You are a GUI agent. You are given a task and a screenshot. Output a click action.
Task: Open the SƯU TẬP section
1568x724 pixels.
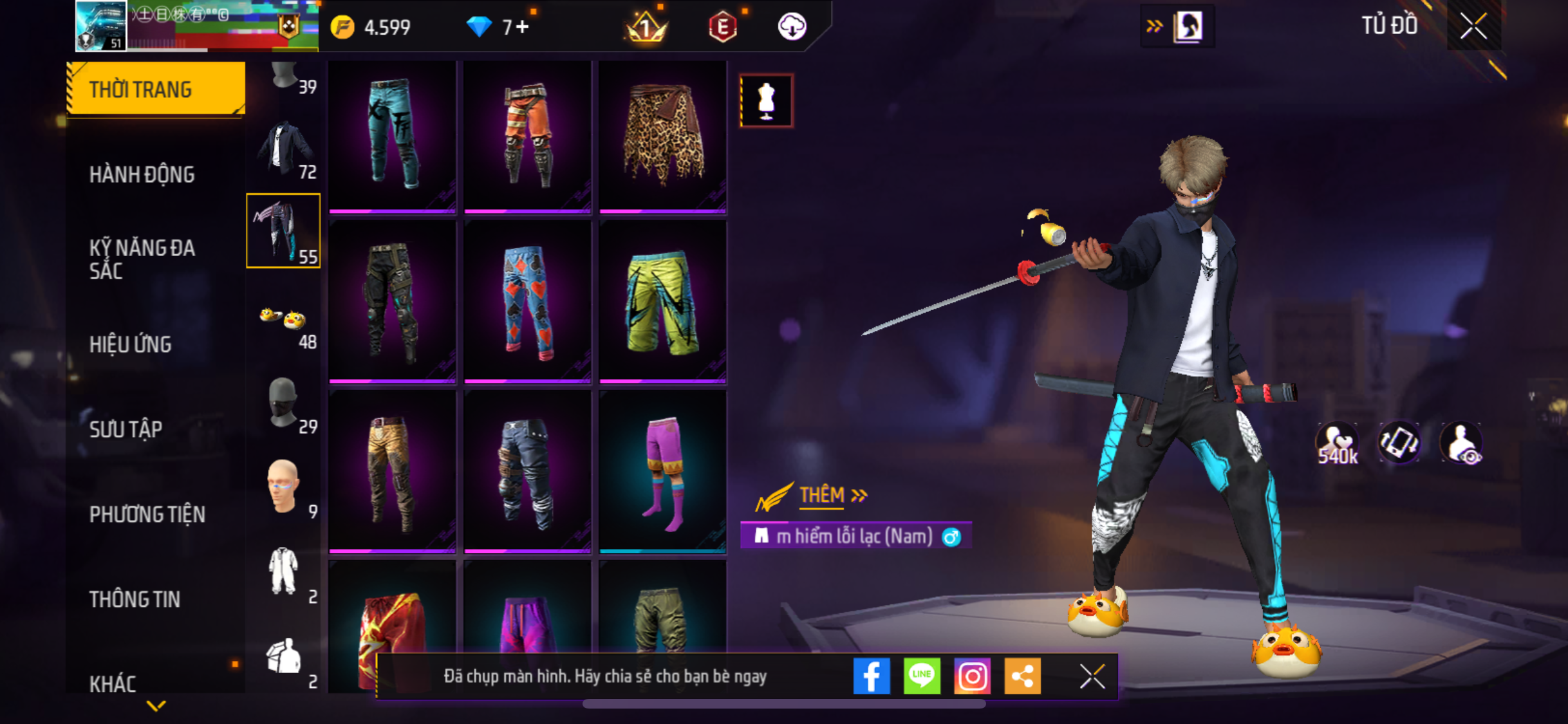126,429
